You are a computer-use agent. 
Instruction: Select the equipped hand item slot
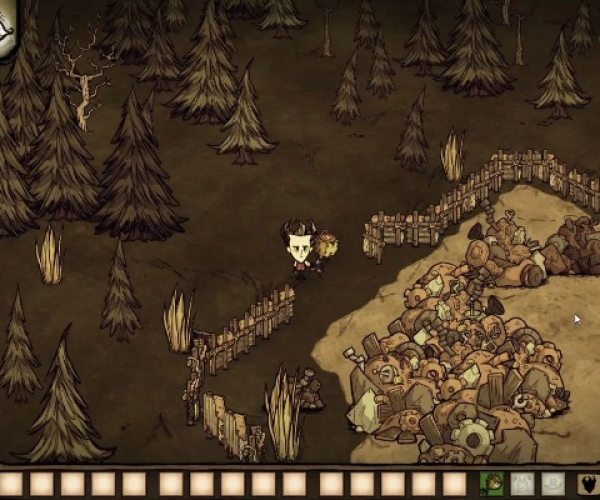[491, 484]
